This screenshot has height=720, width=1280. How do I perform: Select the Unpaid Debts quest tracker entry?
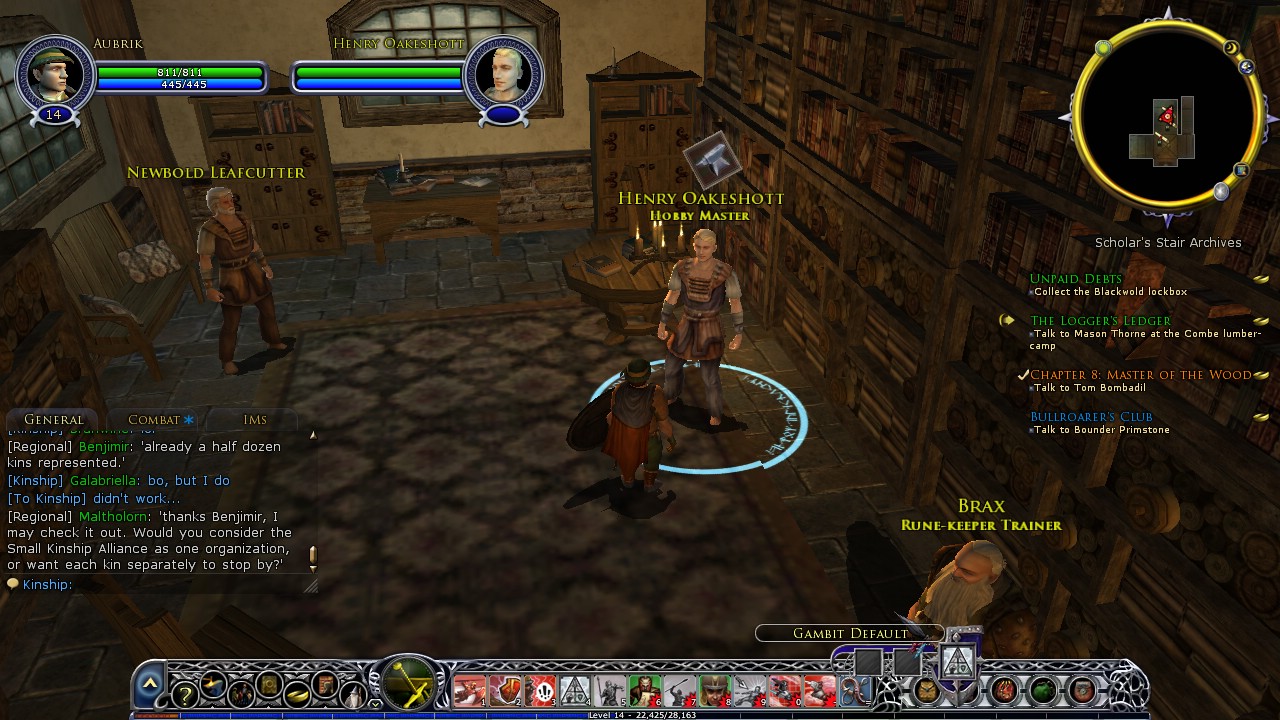1075,279
